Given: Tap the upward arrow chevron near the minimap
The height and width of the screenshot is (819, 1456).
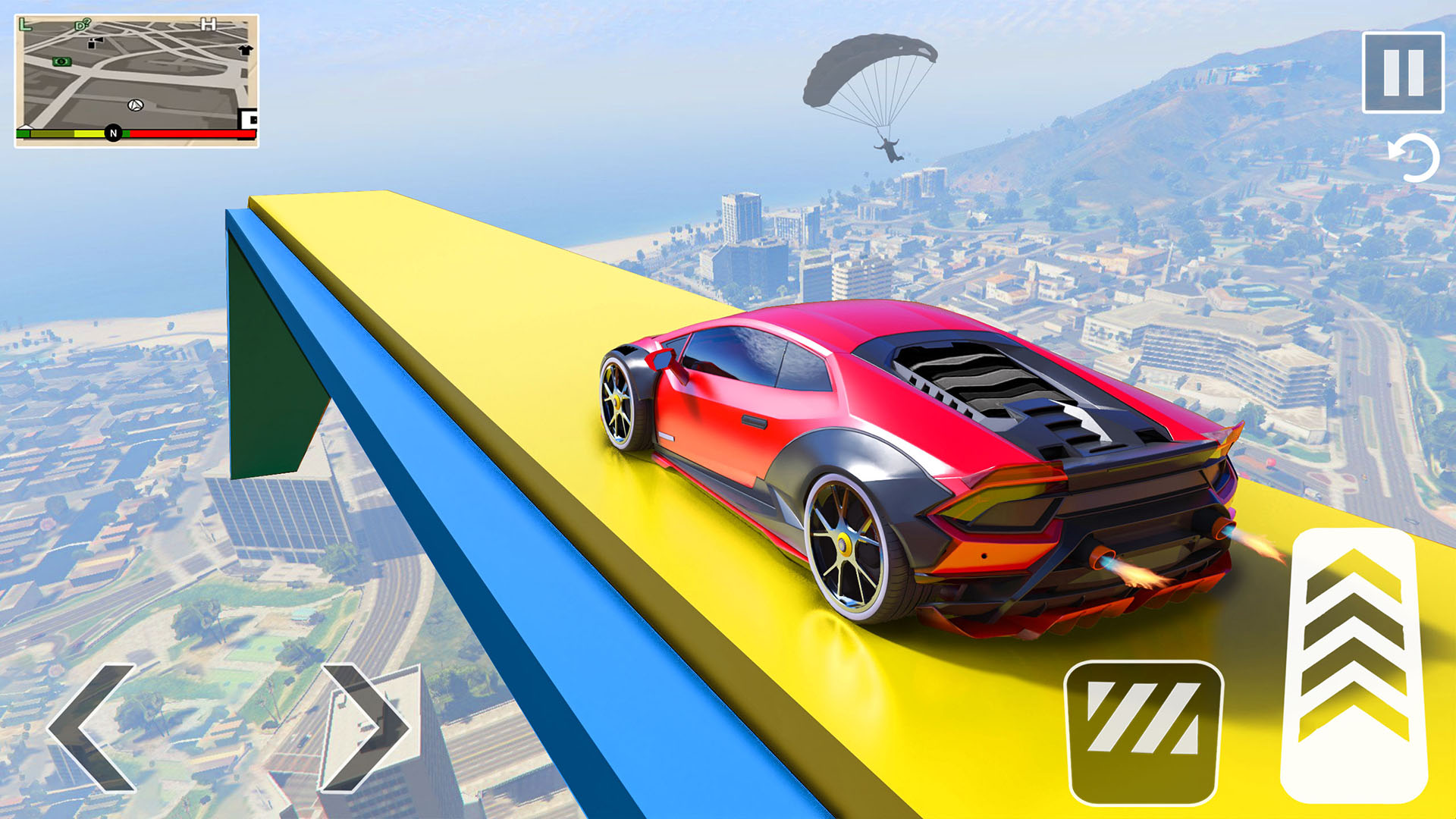Looking at the screenshot, I should (x=25, y=128).
